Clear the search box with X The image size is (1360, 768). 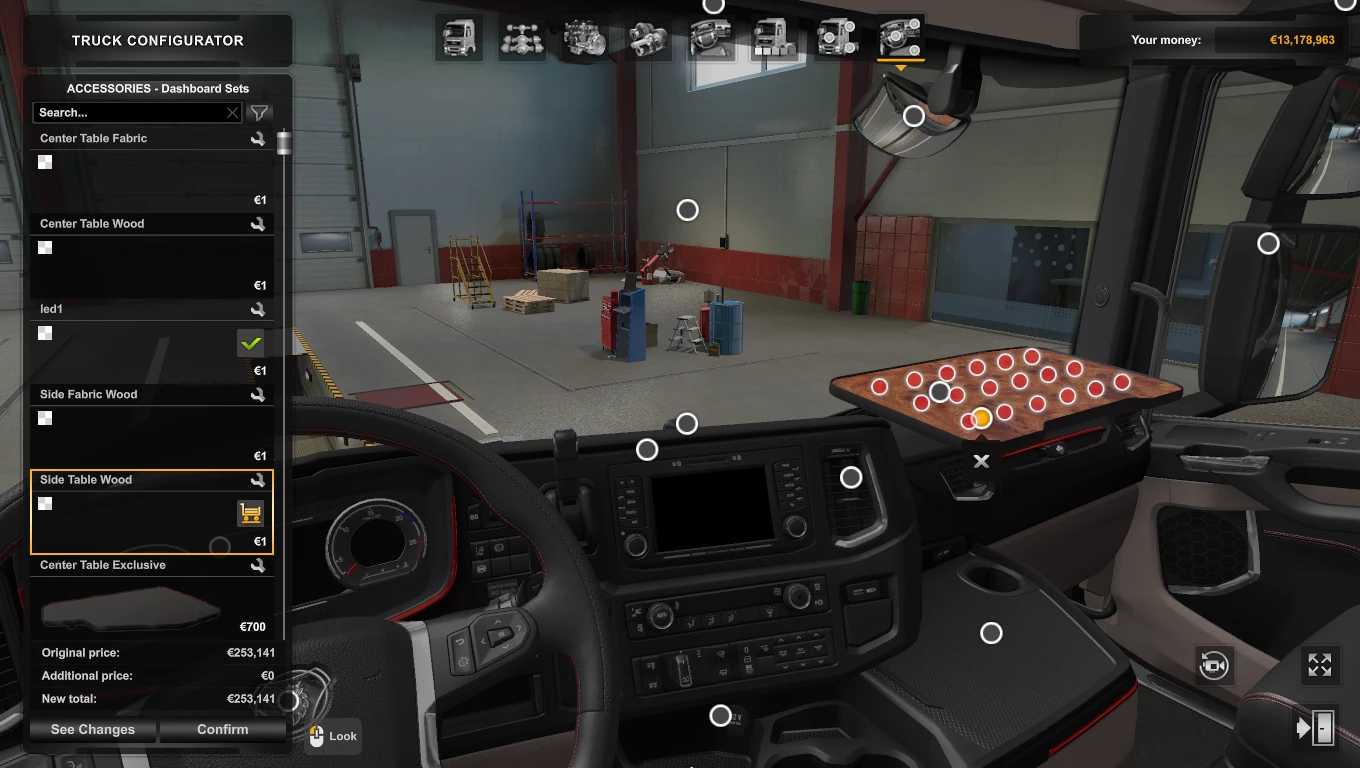(x=233, y=113)
